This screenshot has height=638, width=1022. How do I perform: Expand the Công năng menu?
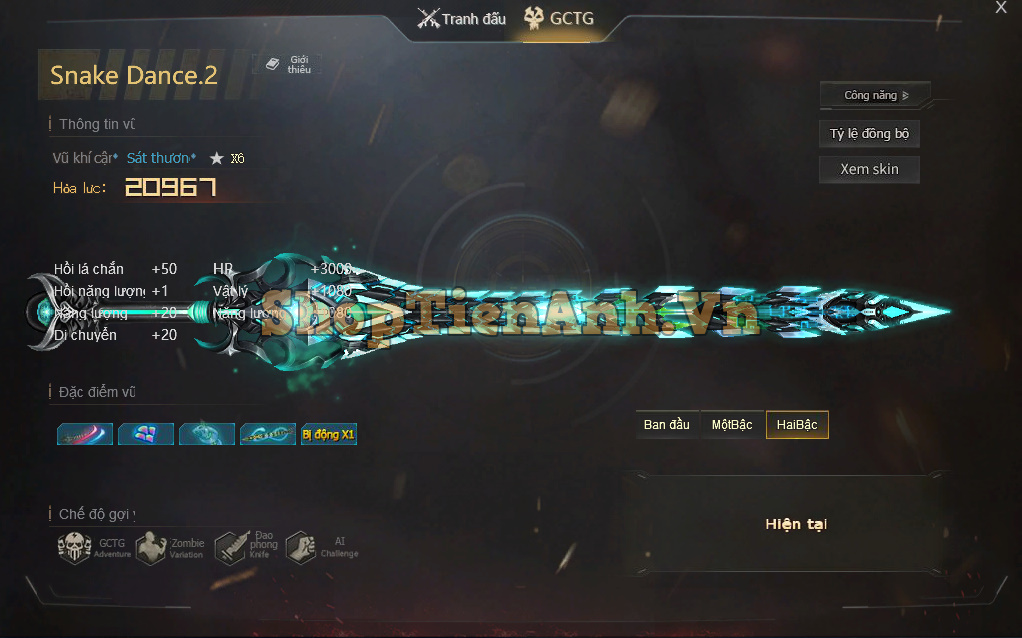point(875,96)
